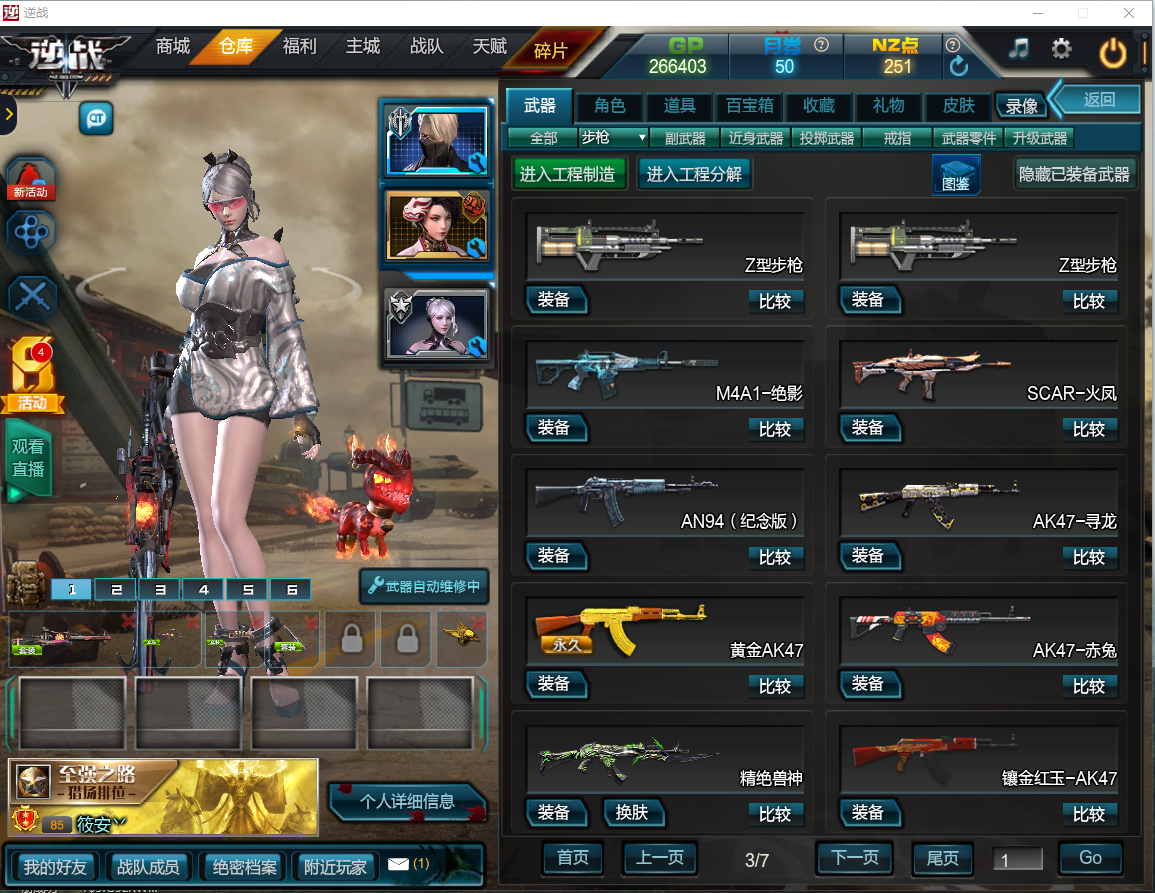Open the 图鉴 codex icon
Screen dimensions: 1155x893
click(x=955, y=174)
